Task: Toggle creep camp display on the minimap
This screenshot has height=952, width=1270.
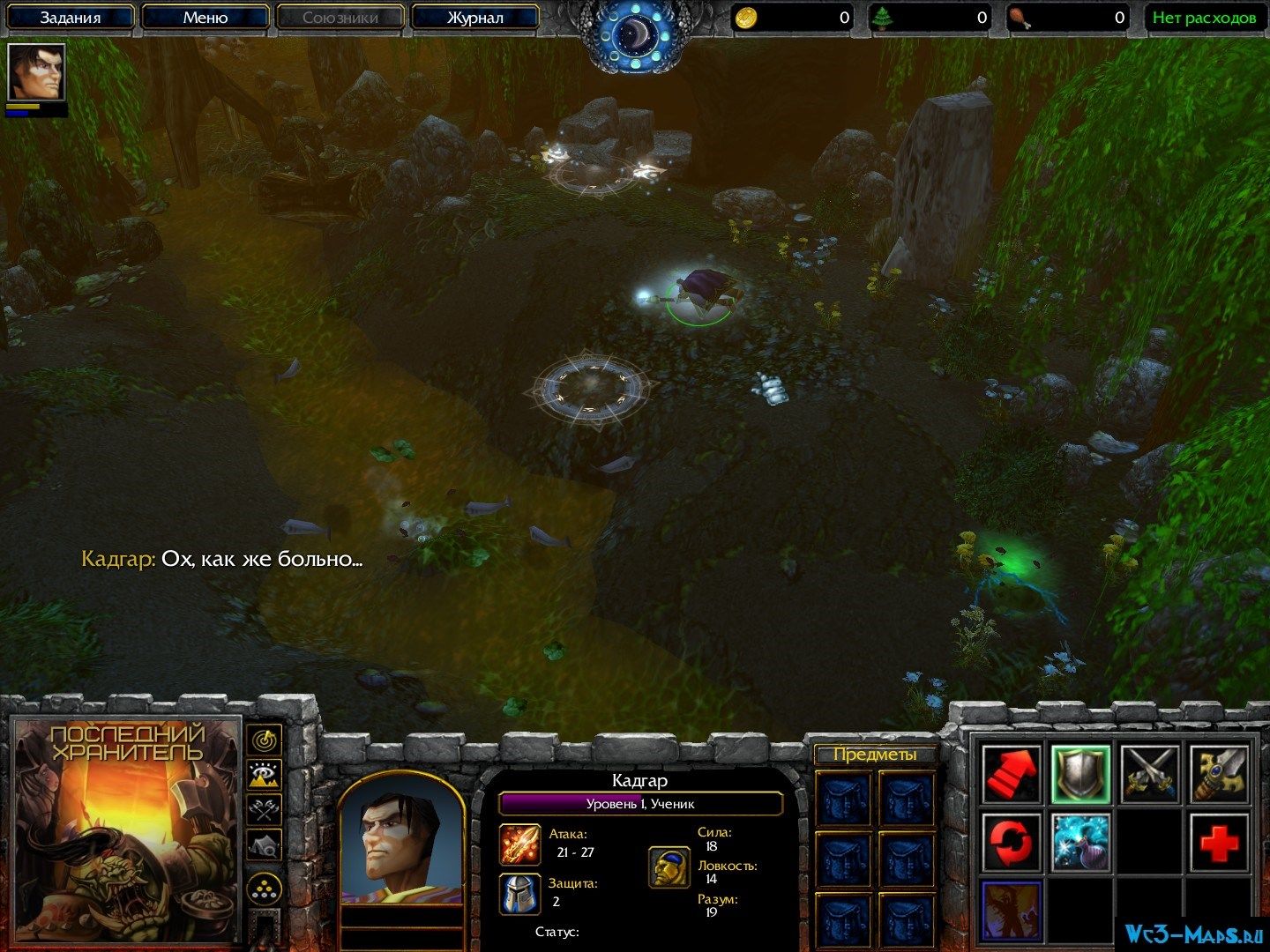Action: 265,846
